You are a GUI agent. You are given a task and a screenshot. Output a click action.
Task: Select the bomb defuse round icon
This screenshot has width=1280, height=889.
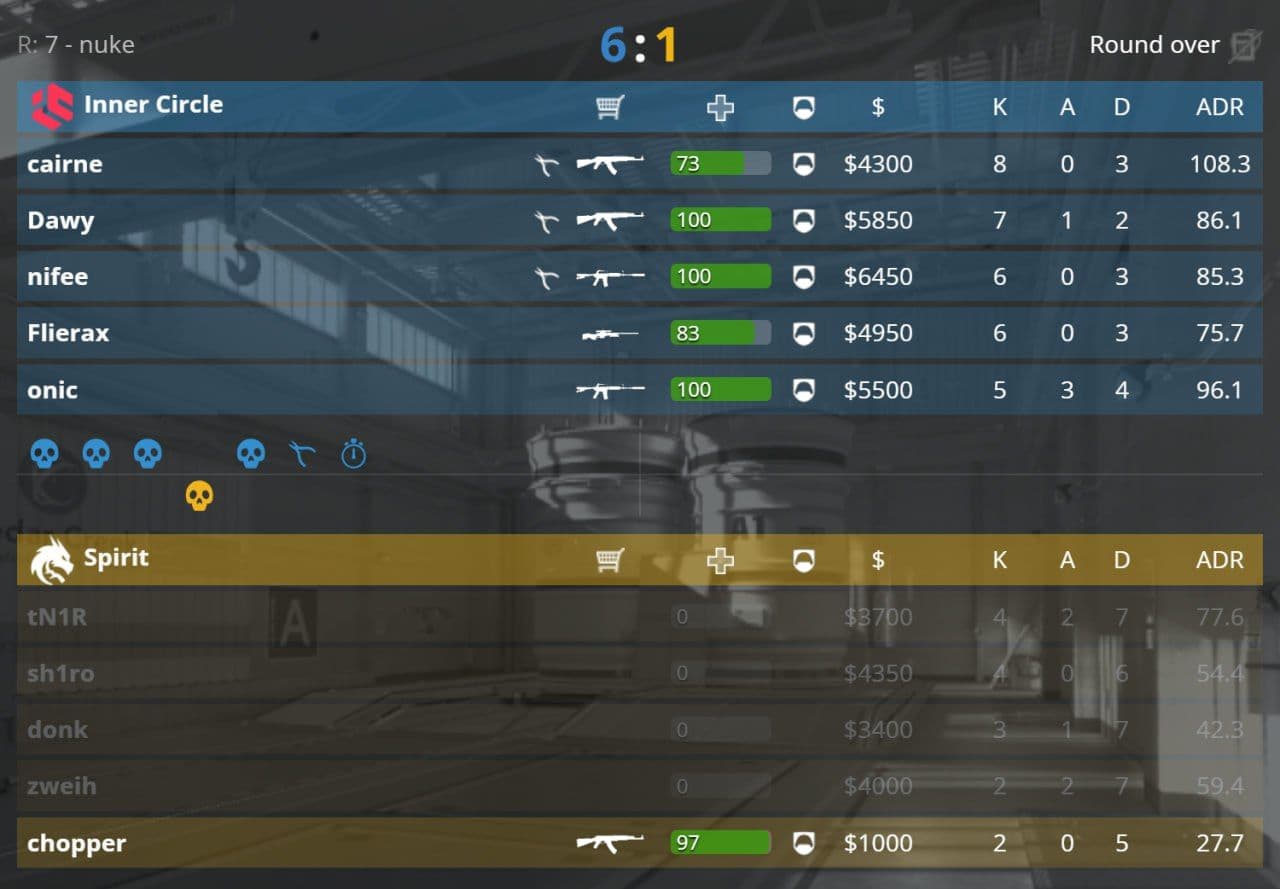[x=302, y=455]
